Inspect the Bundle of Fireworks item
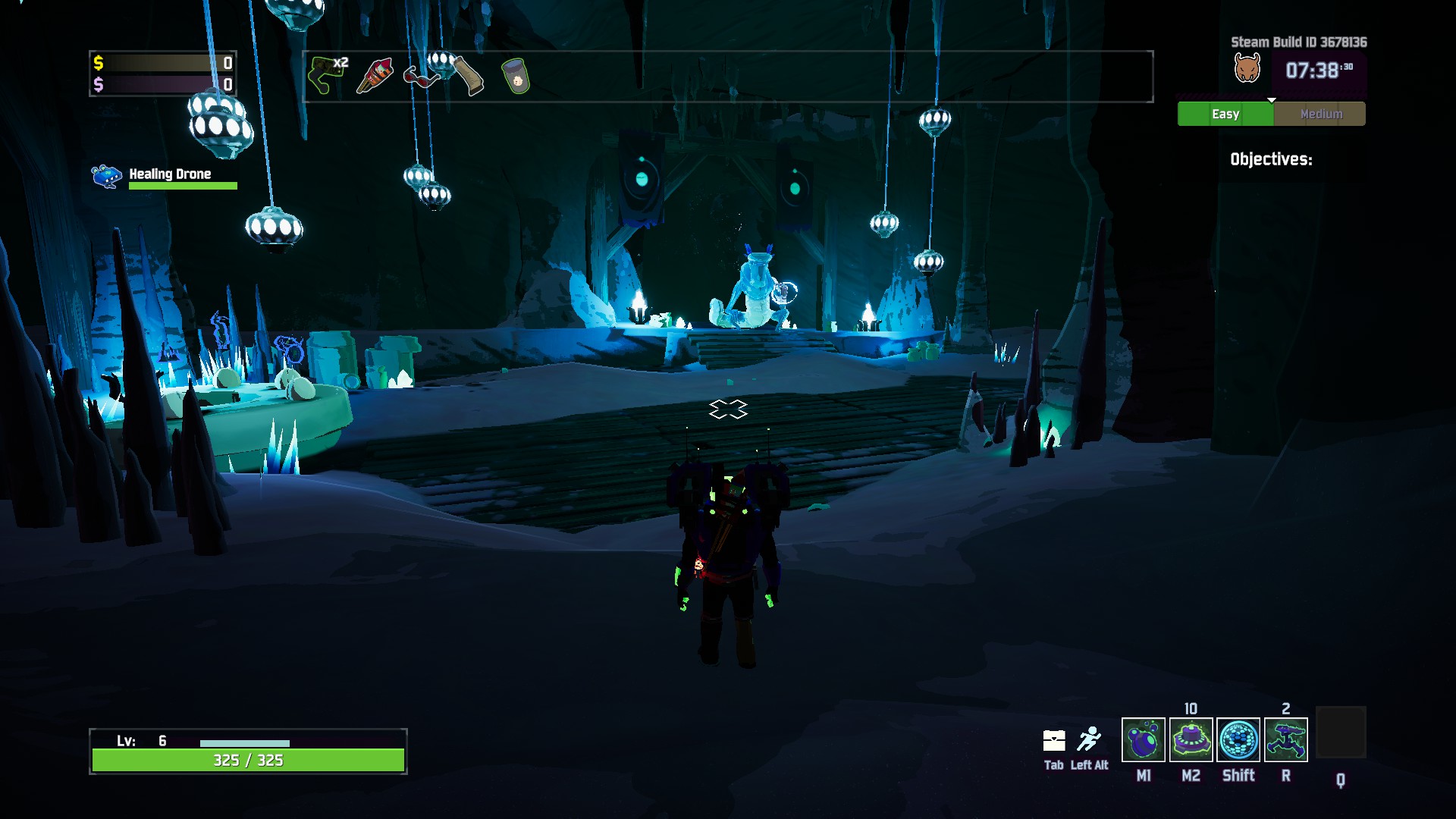 [375, 76]
